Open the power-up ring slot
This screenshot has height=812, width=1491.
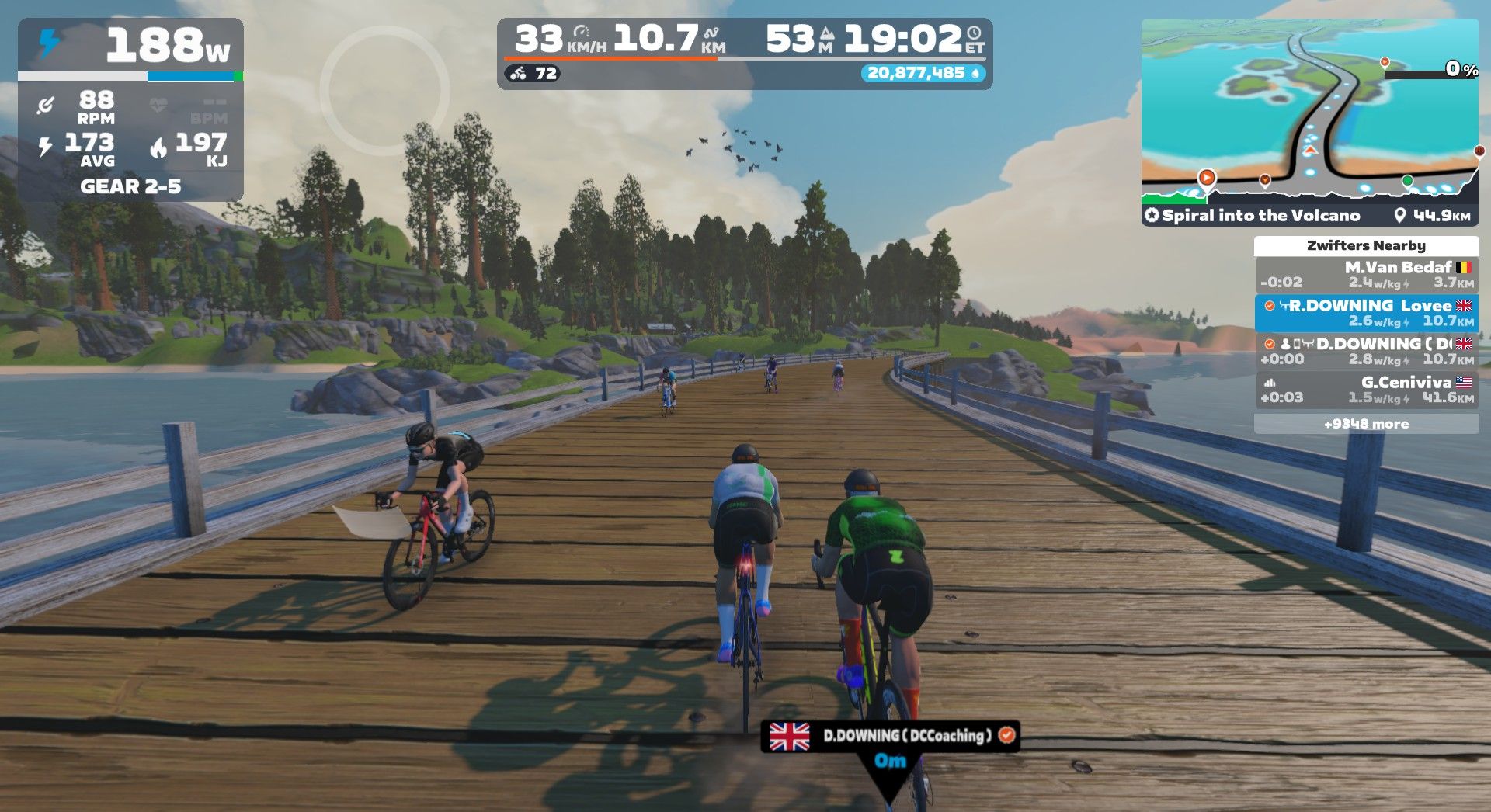pos(384,90)
